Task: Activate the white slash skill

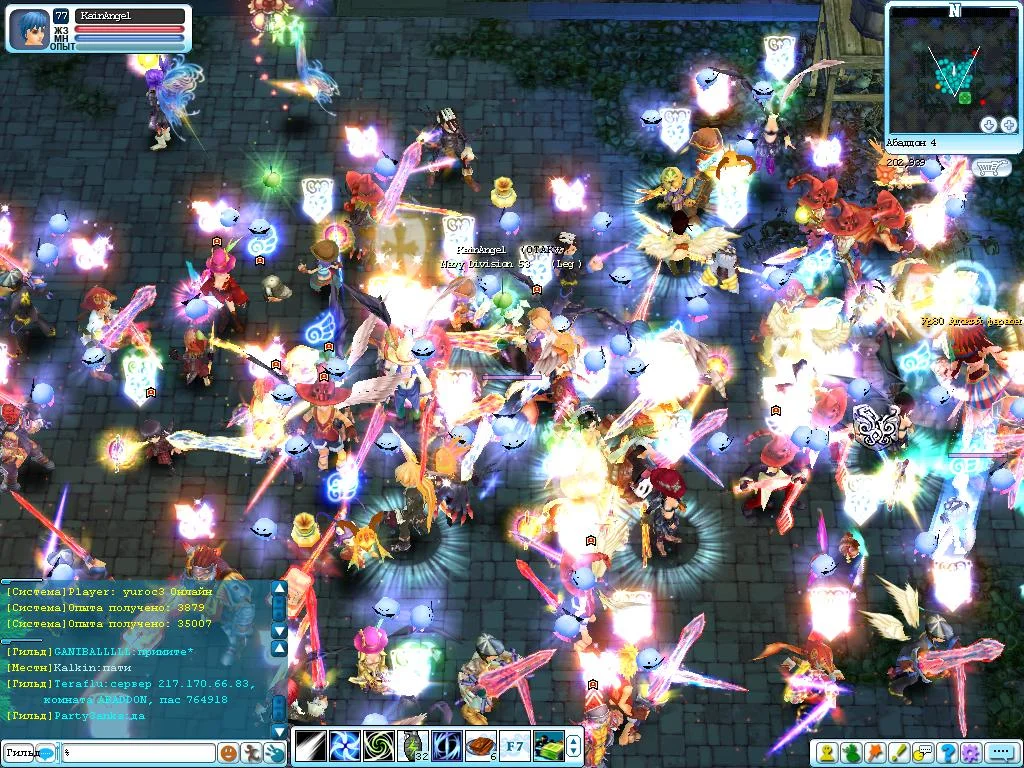Action: 309,746
